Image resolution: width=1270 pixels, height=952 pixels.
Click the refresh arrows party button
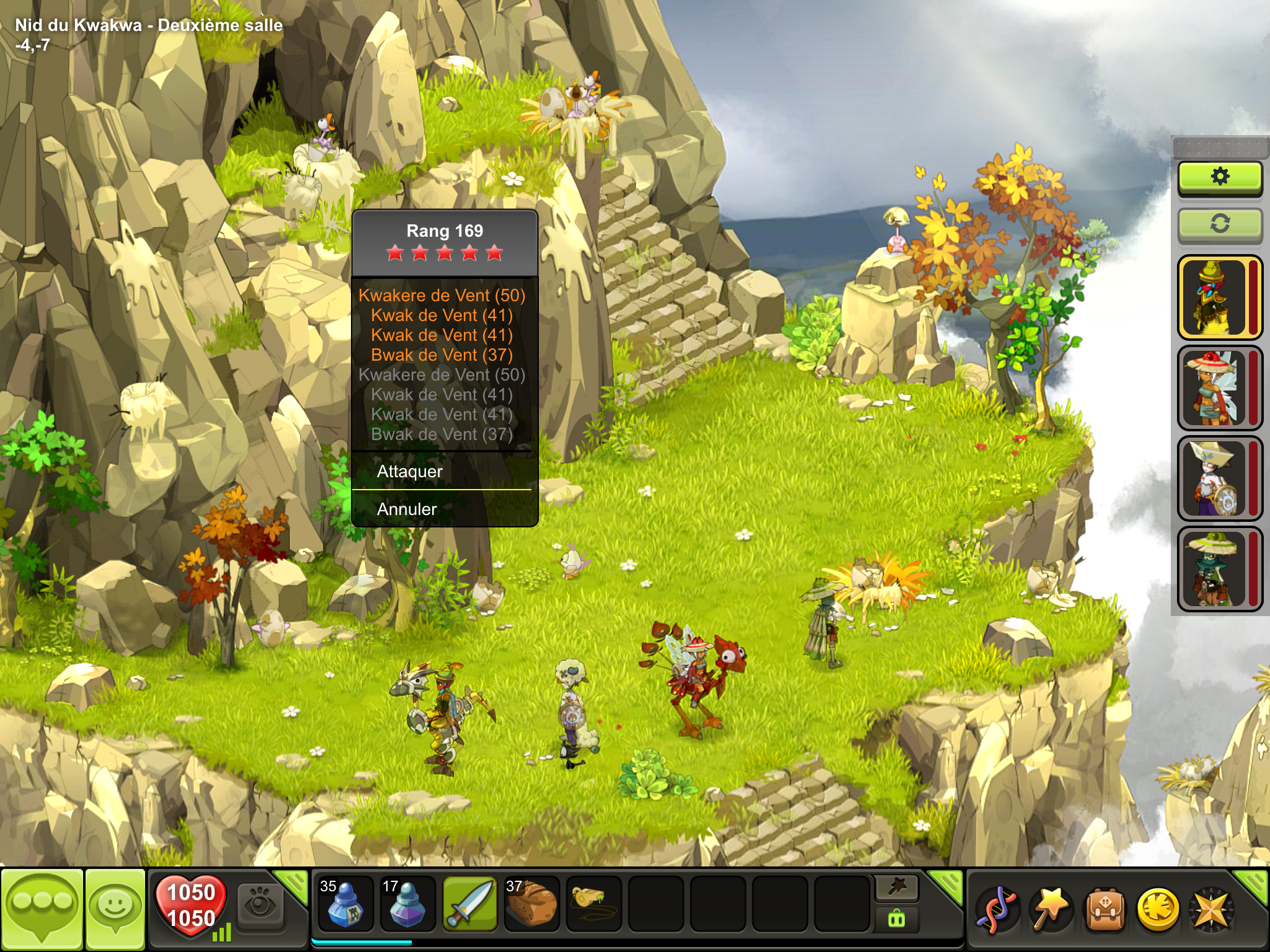1220,224
